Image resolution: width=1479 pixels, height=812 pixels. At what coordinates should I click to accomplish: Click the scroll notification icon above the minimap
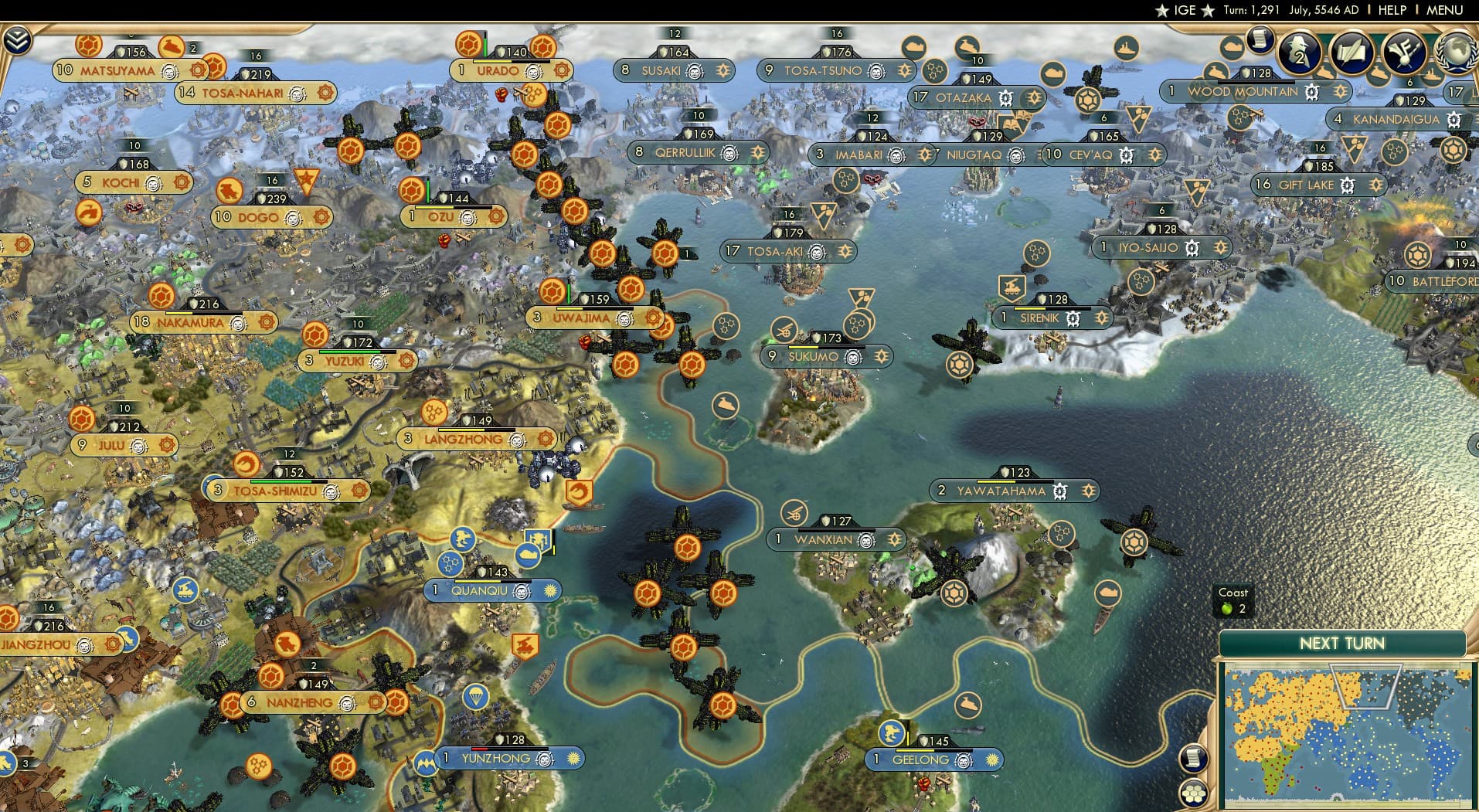[1194, 757]
